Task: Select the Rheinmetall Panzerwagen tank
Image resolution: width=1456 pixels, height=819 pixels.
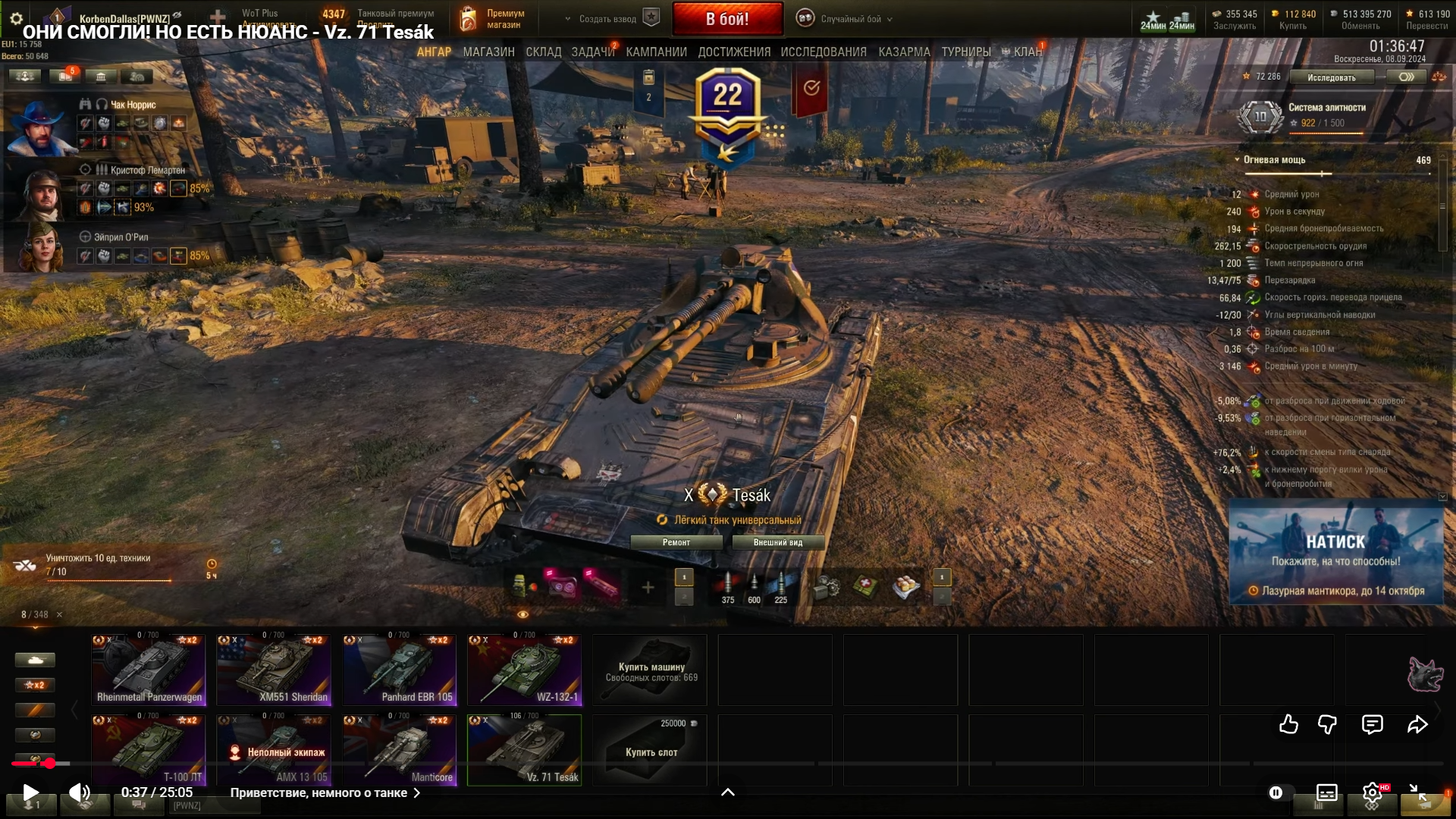Action: [x=149, y=670]
